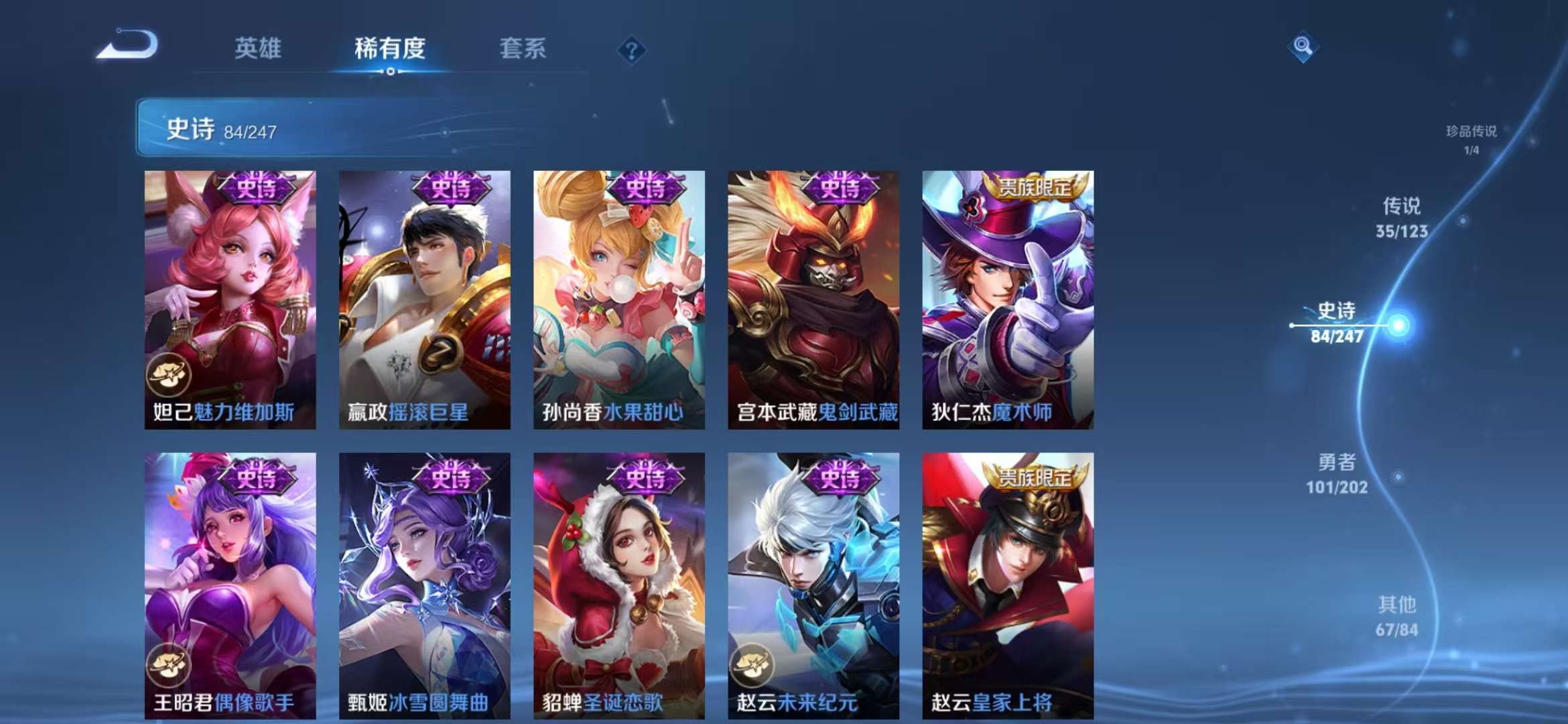Viewport: 1568px width, 724px height.
Task: Click the help question mark icon
Action: 631,50
